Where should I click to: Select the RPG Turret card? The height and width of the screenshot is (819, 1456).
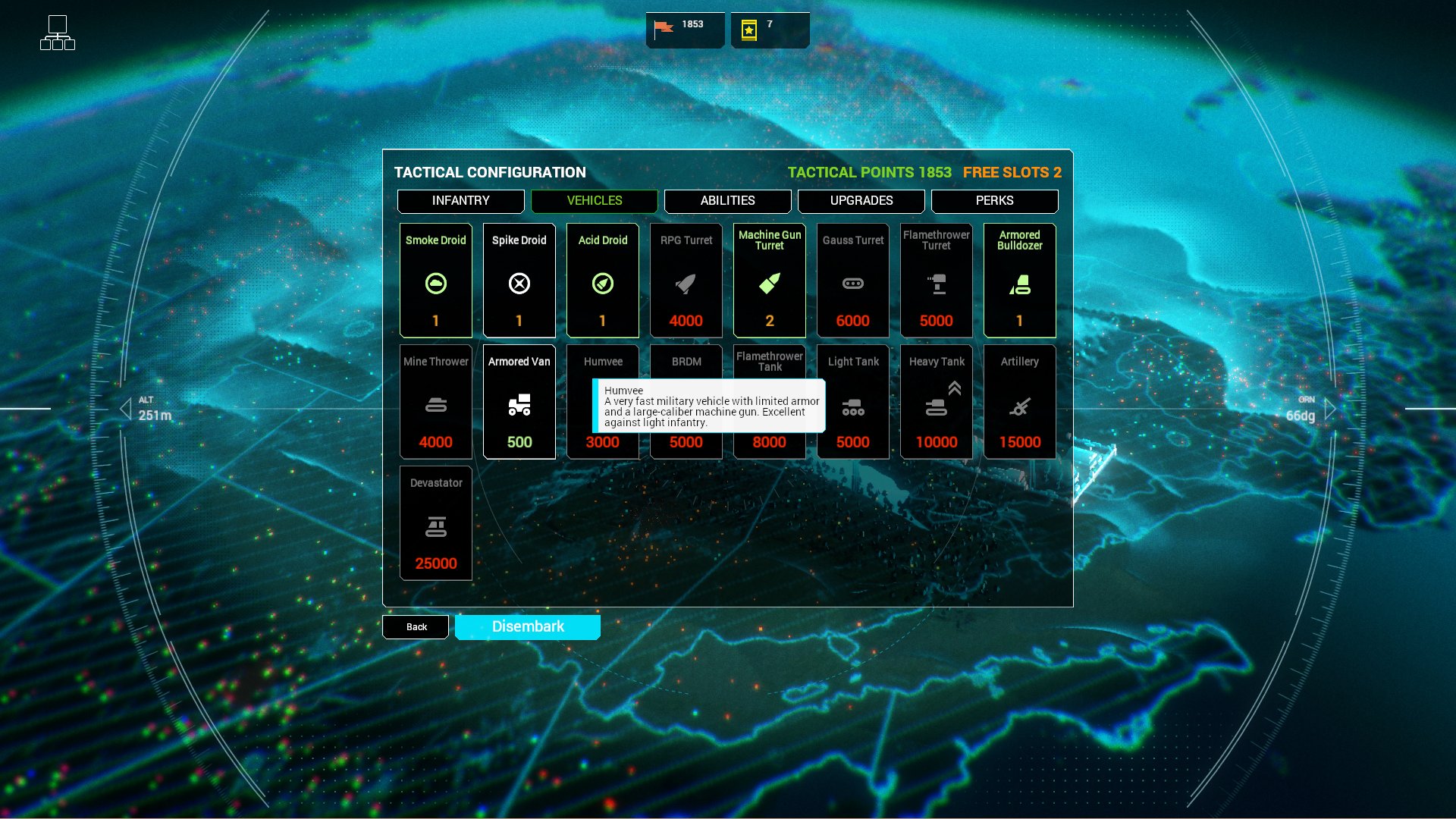tap(686, 281)
